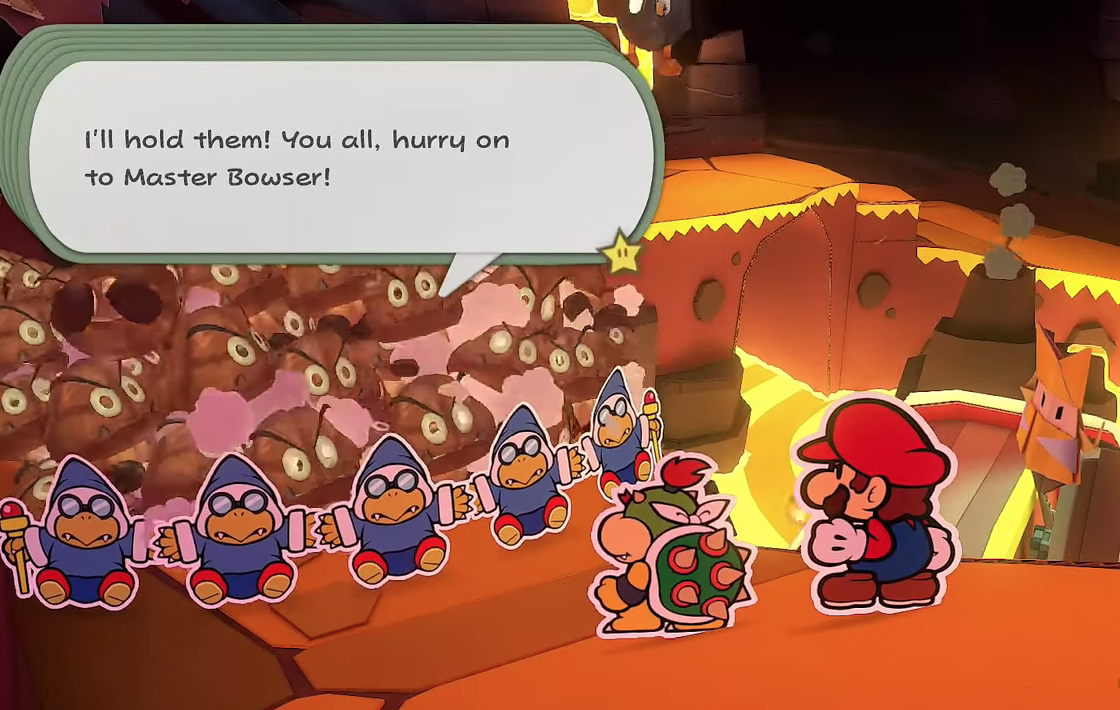The width and height of the screenshot is (1120, 710).
Task: Advance dialogue via the star continue icon
Action: (622, 255)
